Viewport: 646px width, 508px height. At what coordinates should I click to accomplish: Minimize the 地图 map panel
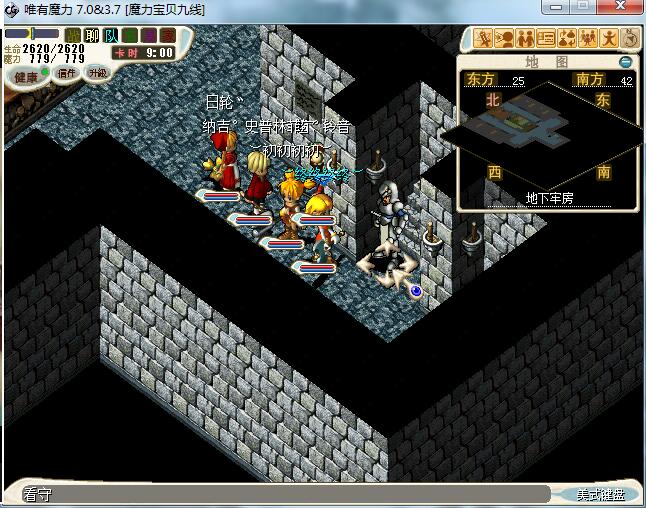(x=626, y=62)
